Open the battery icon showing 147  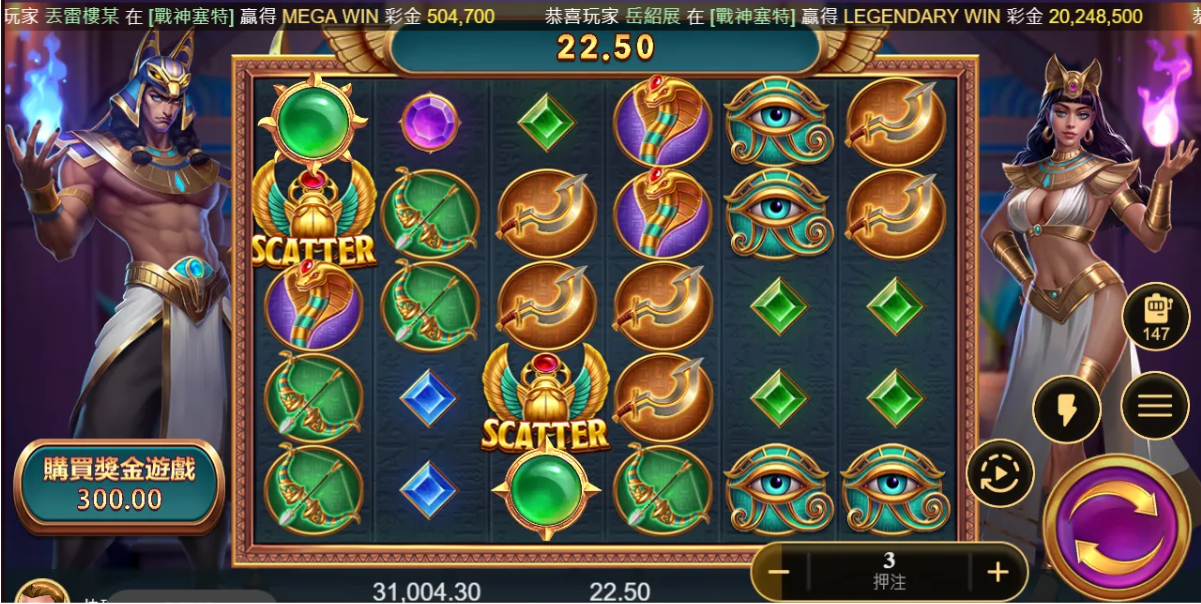point(1155,317)
